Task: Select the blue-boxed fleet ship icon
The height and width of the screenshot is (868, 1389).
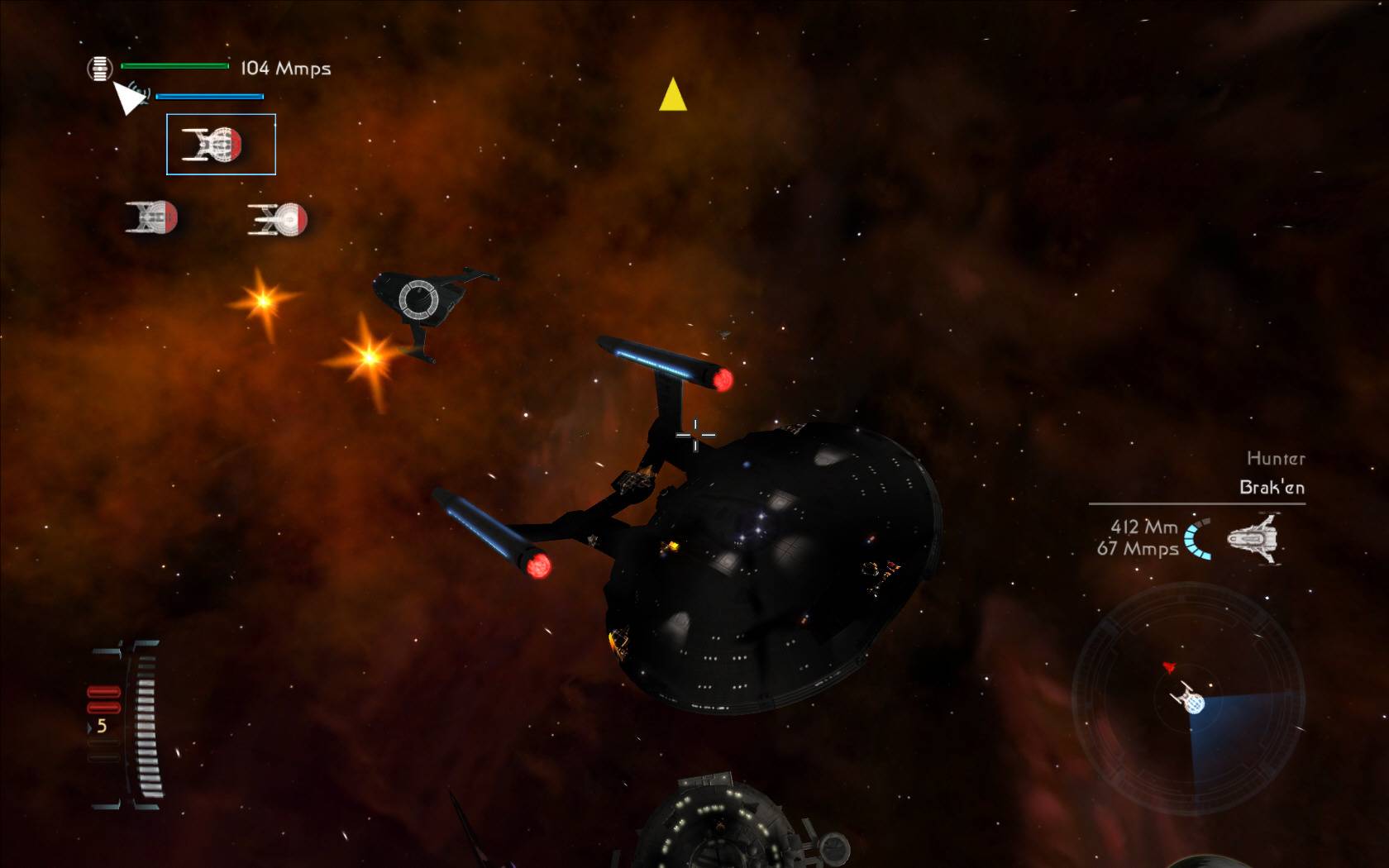Action: (x=221, y=145)
